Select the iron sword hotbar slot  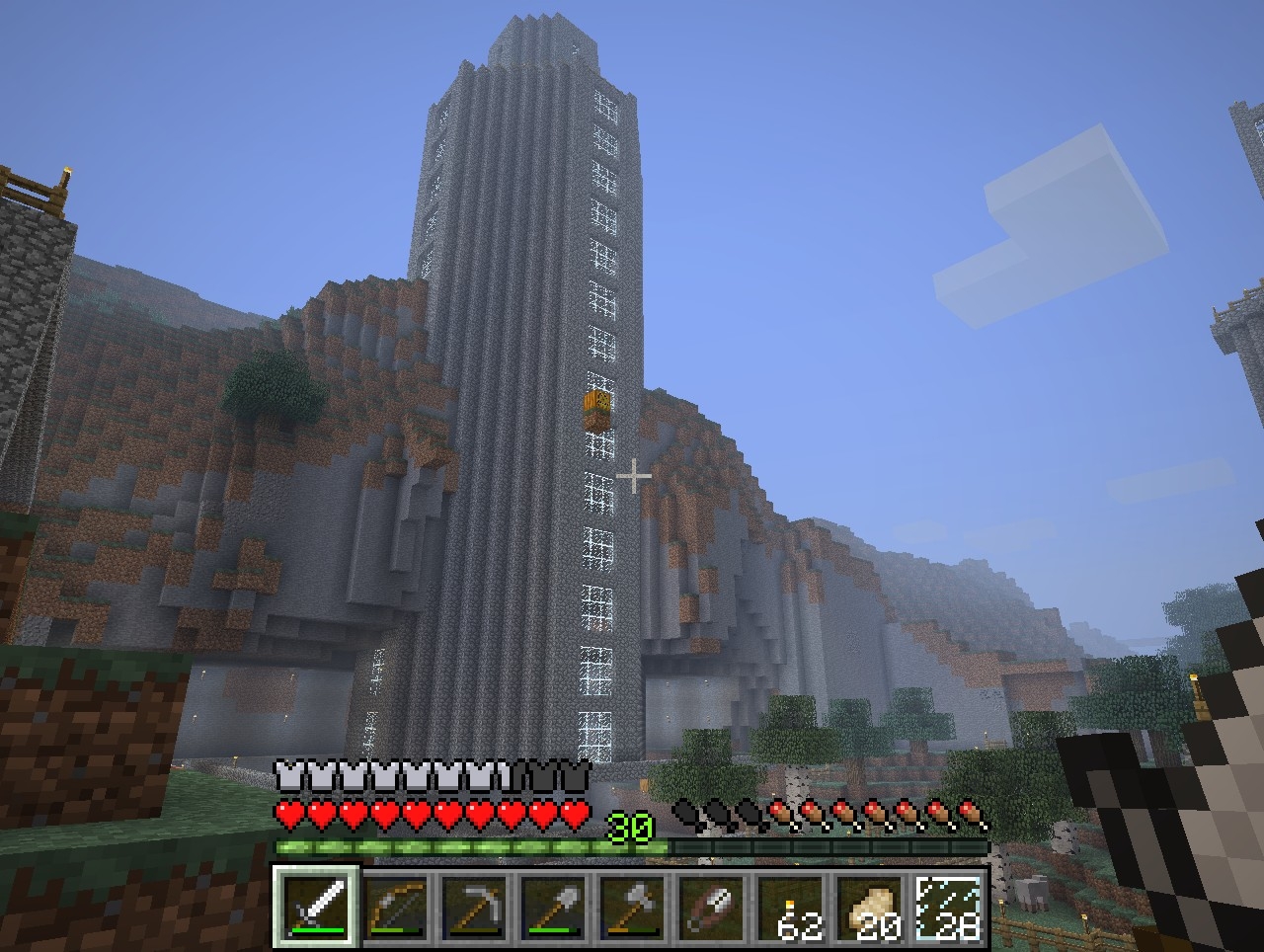(316, 907)
